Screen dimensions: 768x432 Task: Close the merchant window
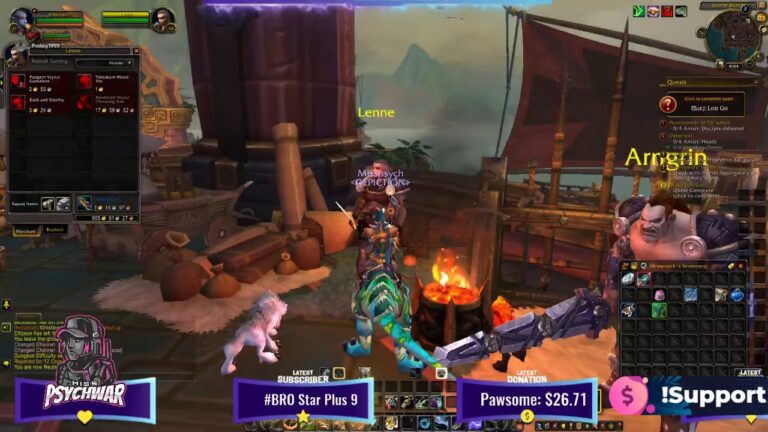(136, 51)
